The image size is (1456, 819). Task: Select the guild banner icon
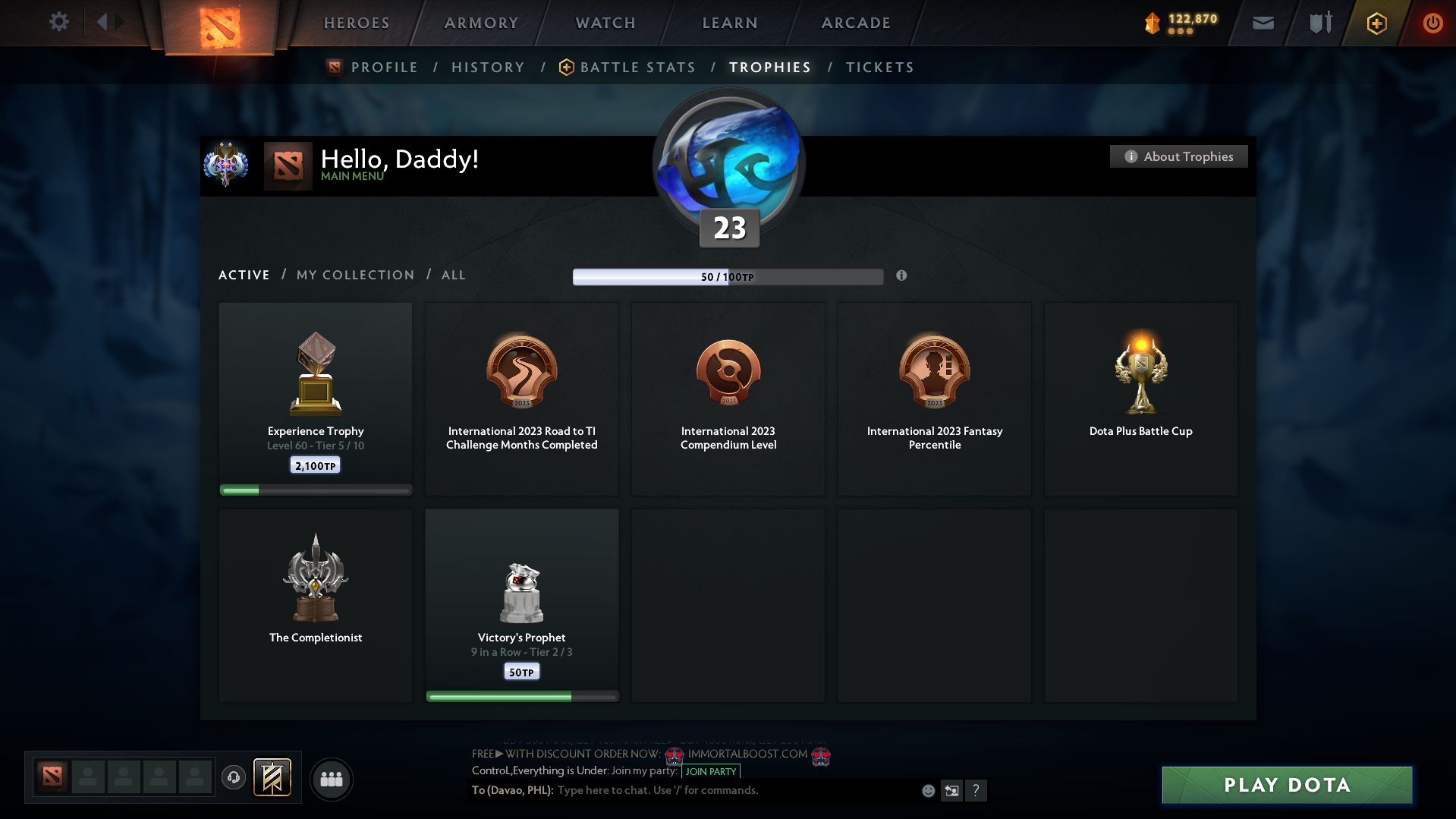[273, 778]
